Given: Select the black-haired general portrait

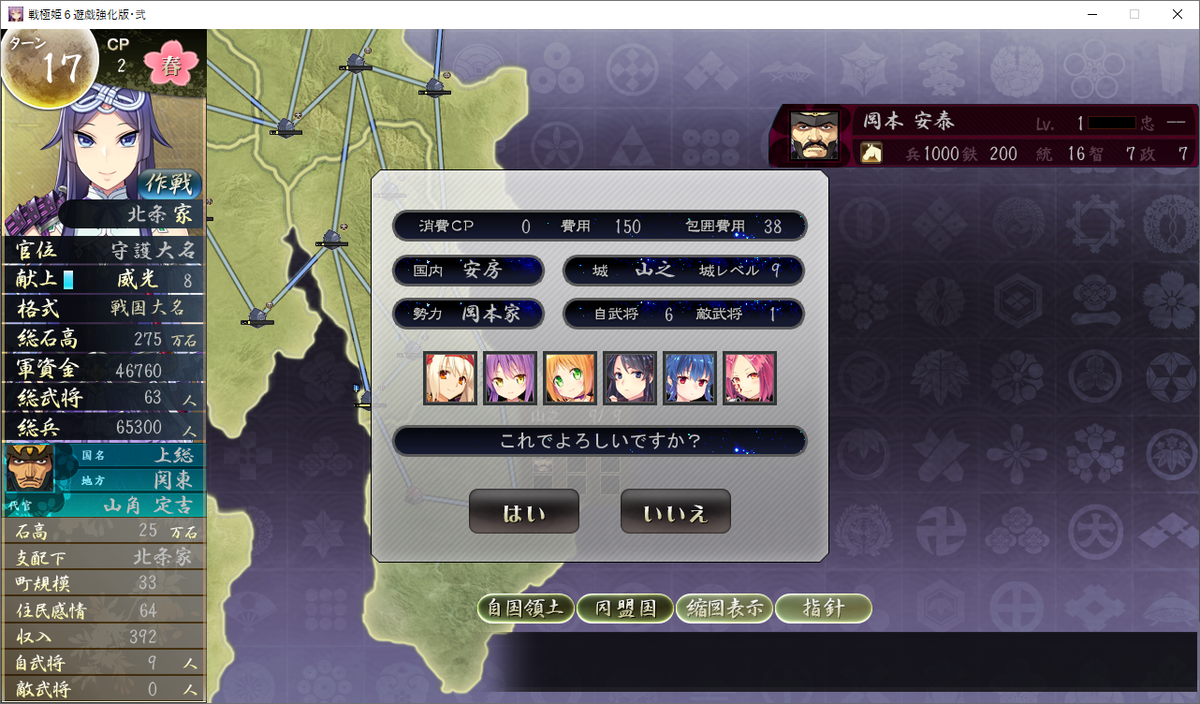Looking at the screenshot, I should (x=629, y=378).
